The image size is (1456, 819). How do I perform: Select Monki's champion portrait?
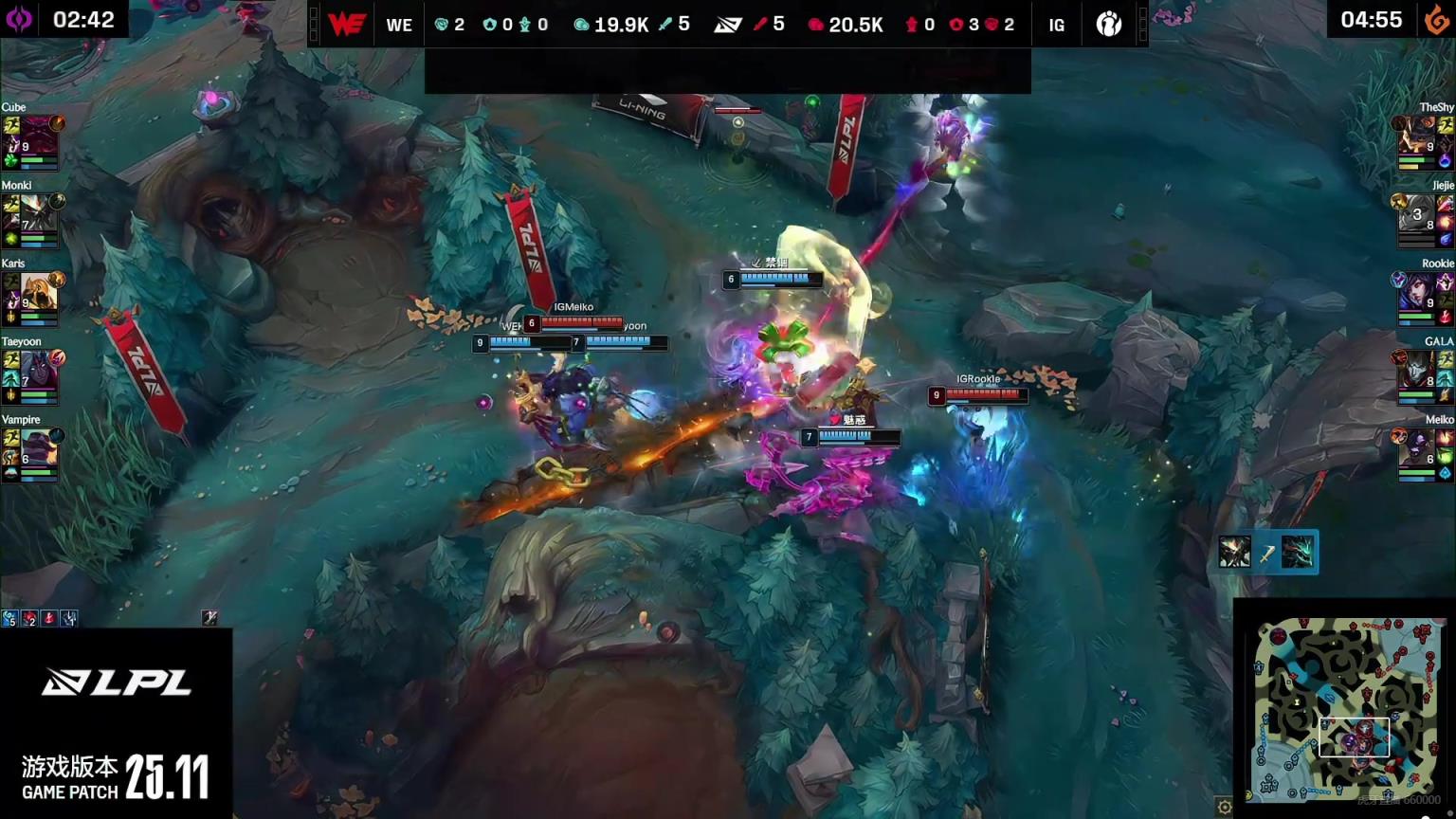click(x=38, y=214)
